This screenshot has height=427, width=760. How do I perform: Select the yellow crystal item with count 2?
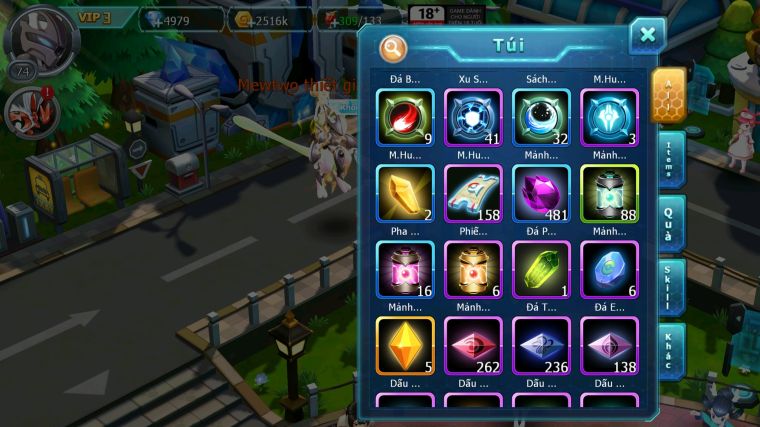coord(405,193)
